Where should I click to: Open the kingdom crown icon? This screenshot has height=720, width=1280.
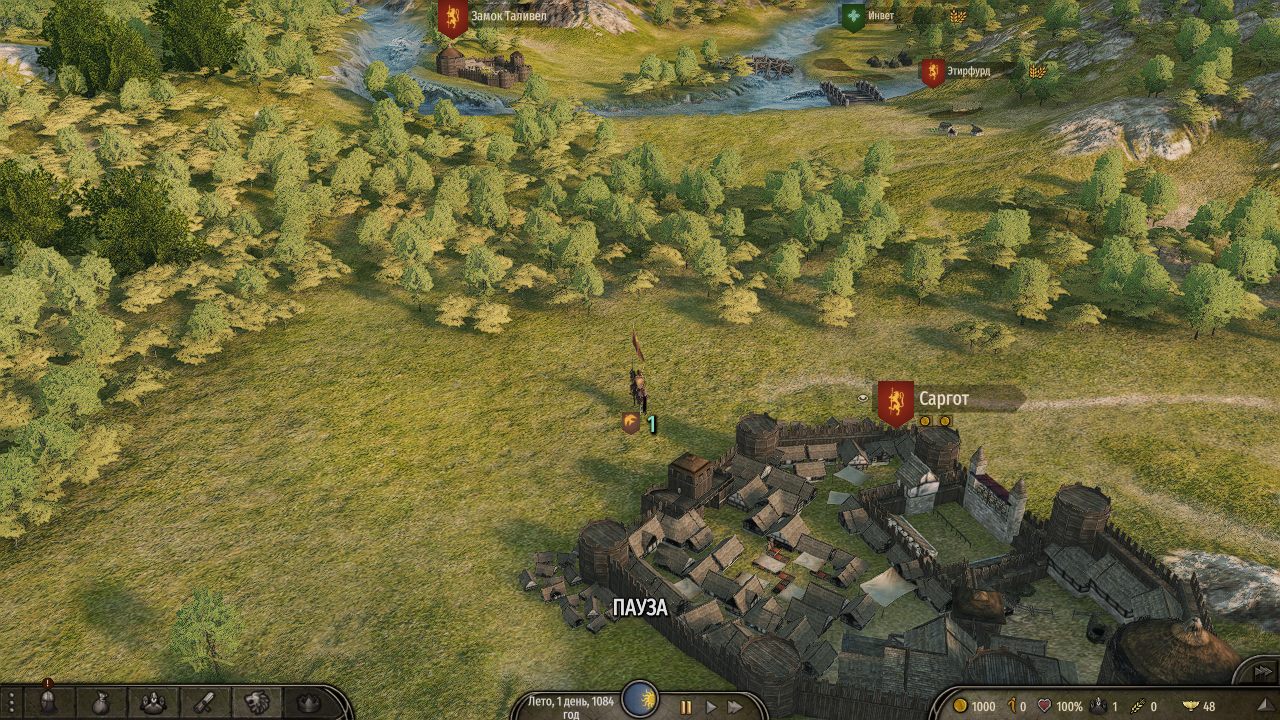coord(309,703)
